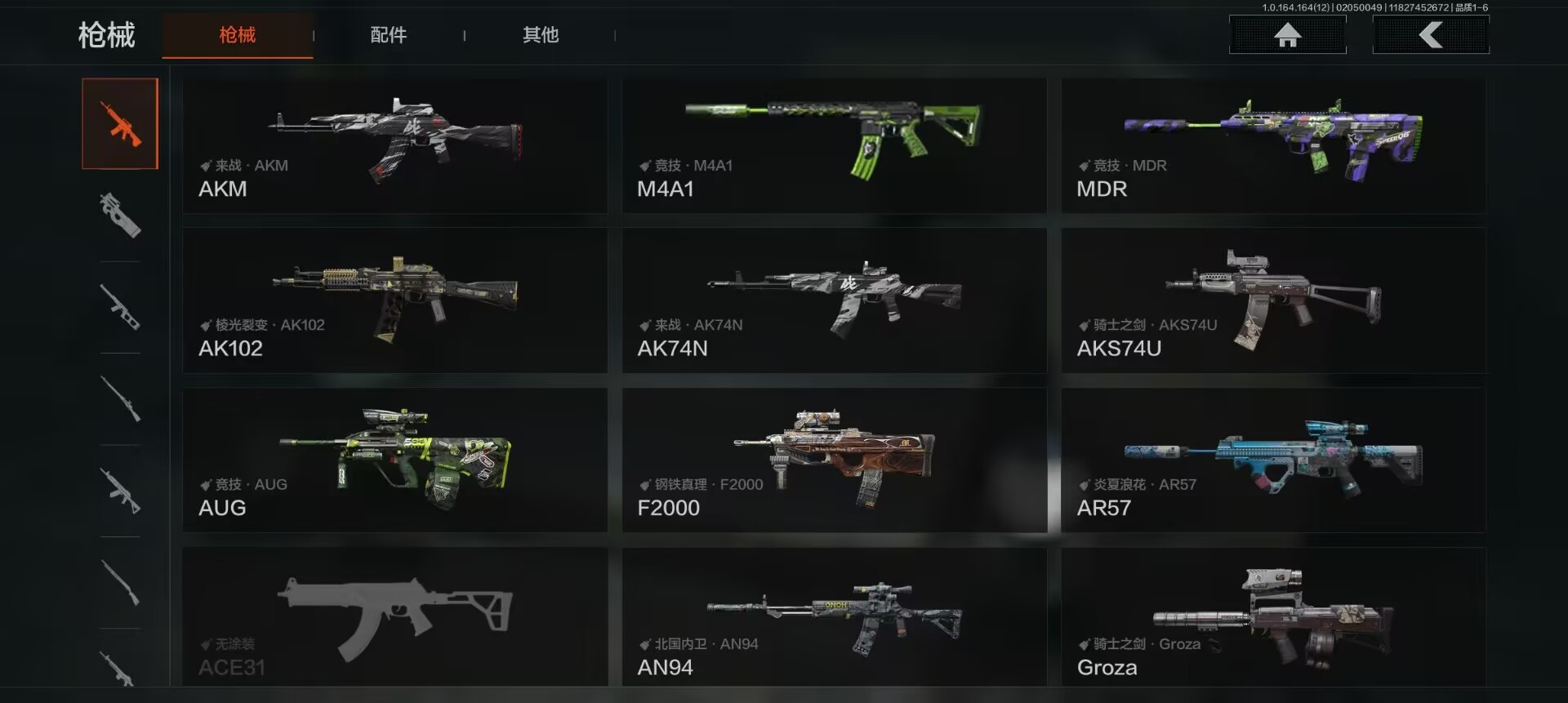Open the 配件 tab
Screen dimensions: 1568x703
388,35
